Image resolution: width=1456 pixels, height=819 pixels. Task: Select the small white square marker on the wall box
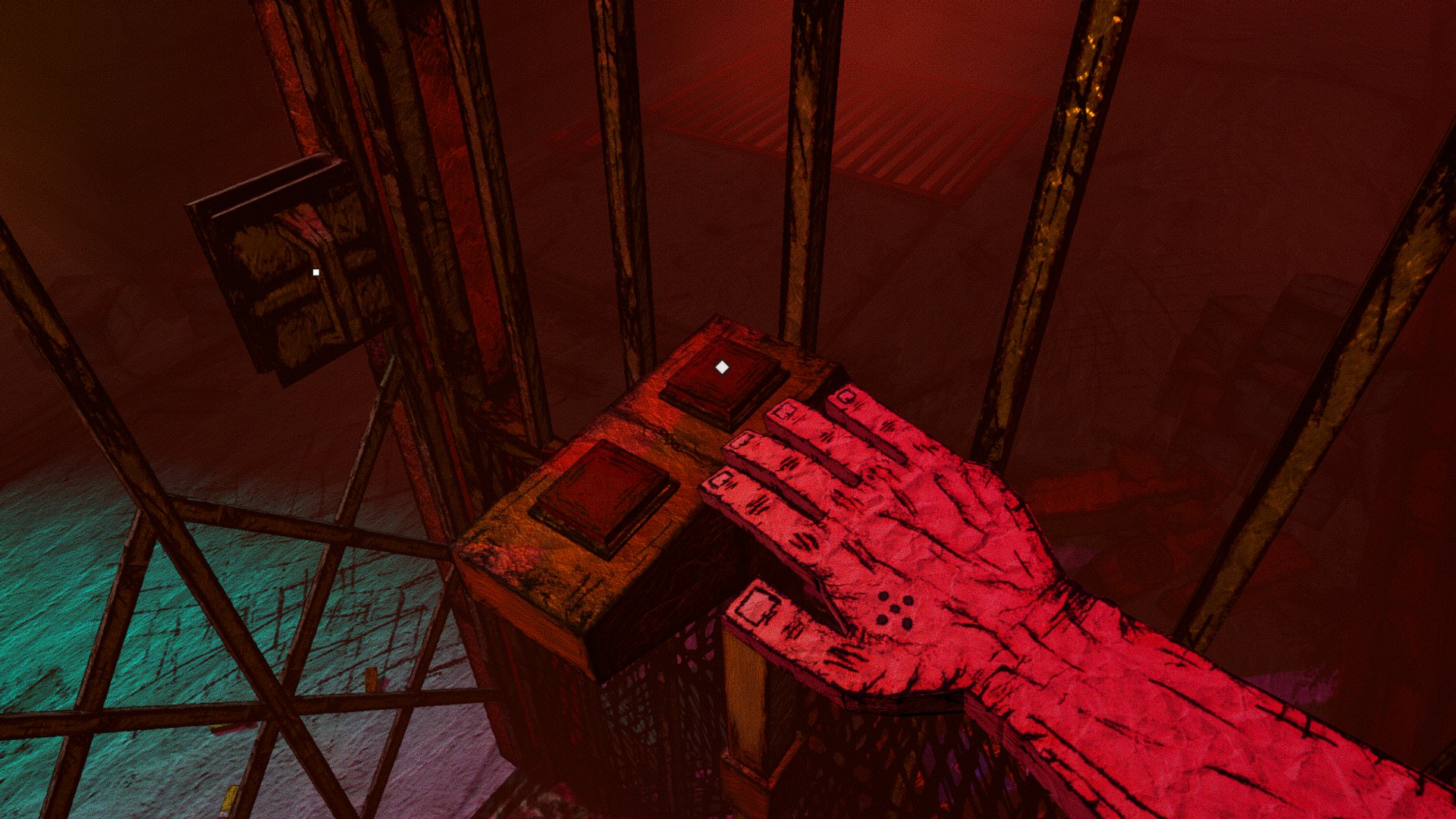click(316, 272)
